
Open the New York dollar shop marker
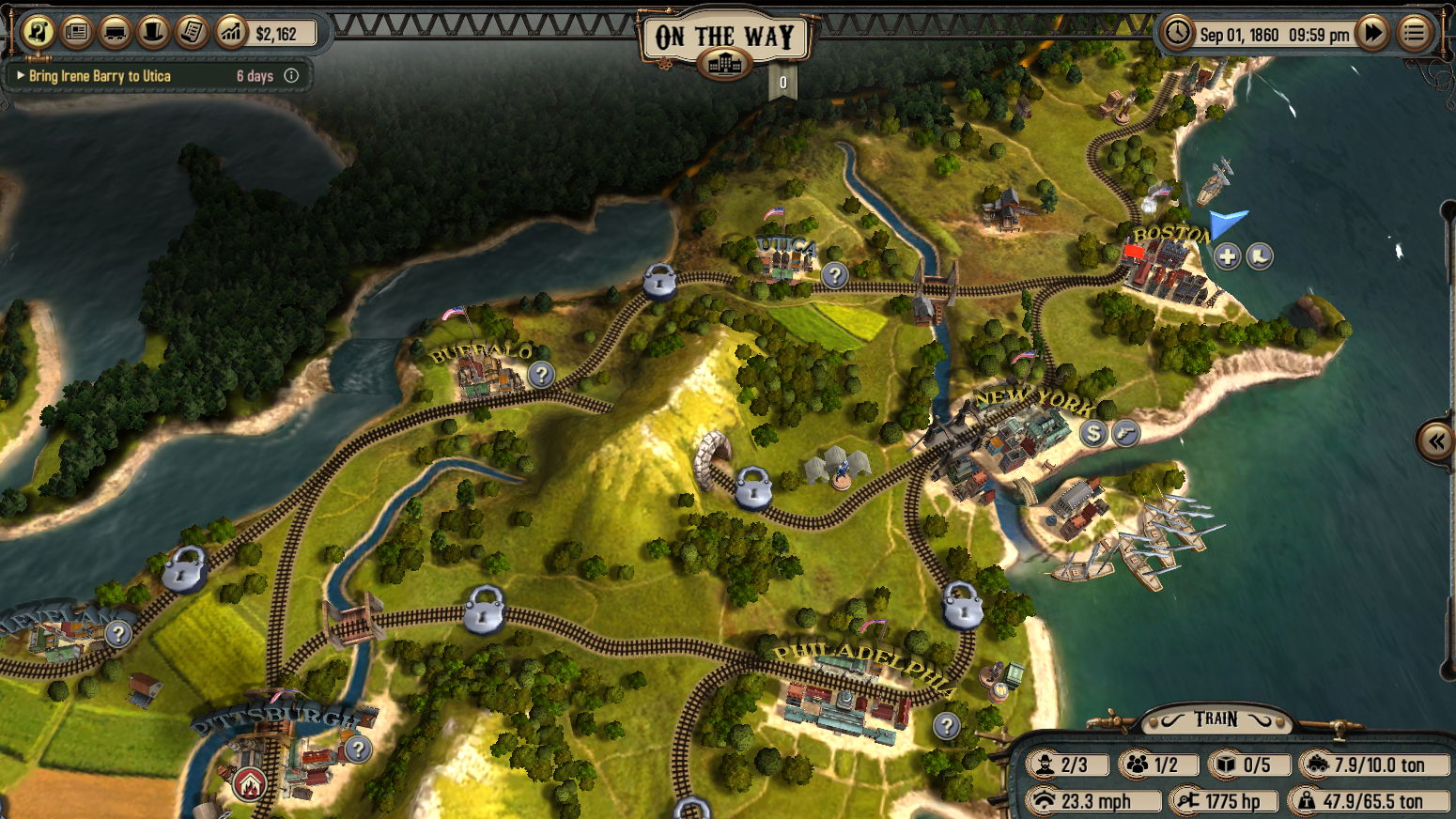[x=1092, y=433]
